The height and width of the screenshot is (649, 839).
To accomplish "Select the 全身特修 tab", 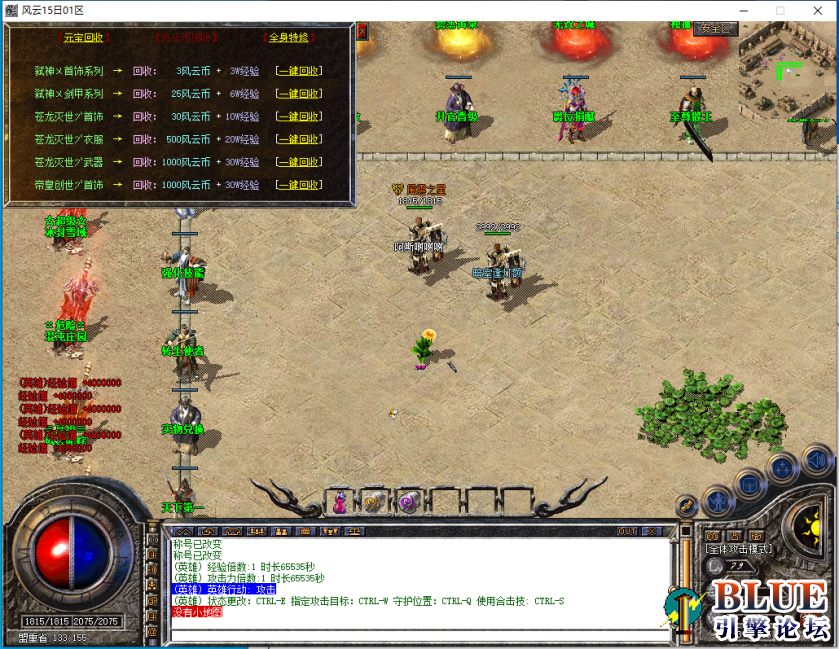I will click(x=288, y=37).
